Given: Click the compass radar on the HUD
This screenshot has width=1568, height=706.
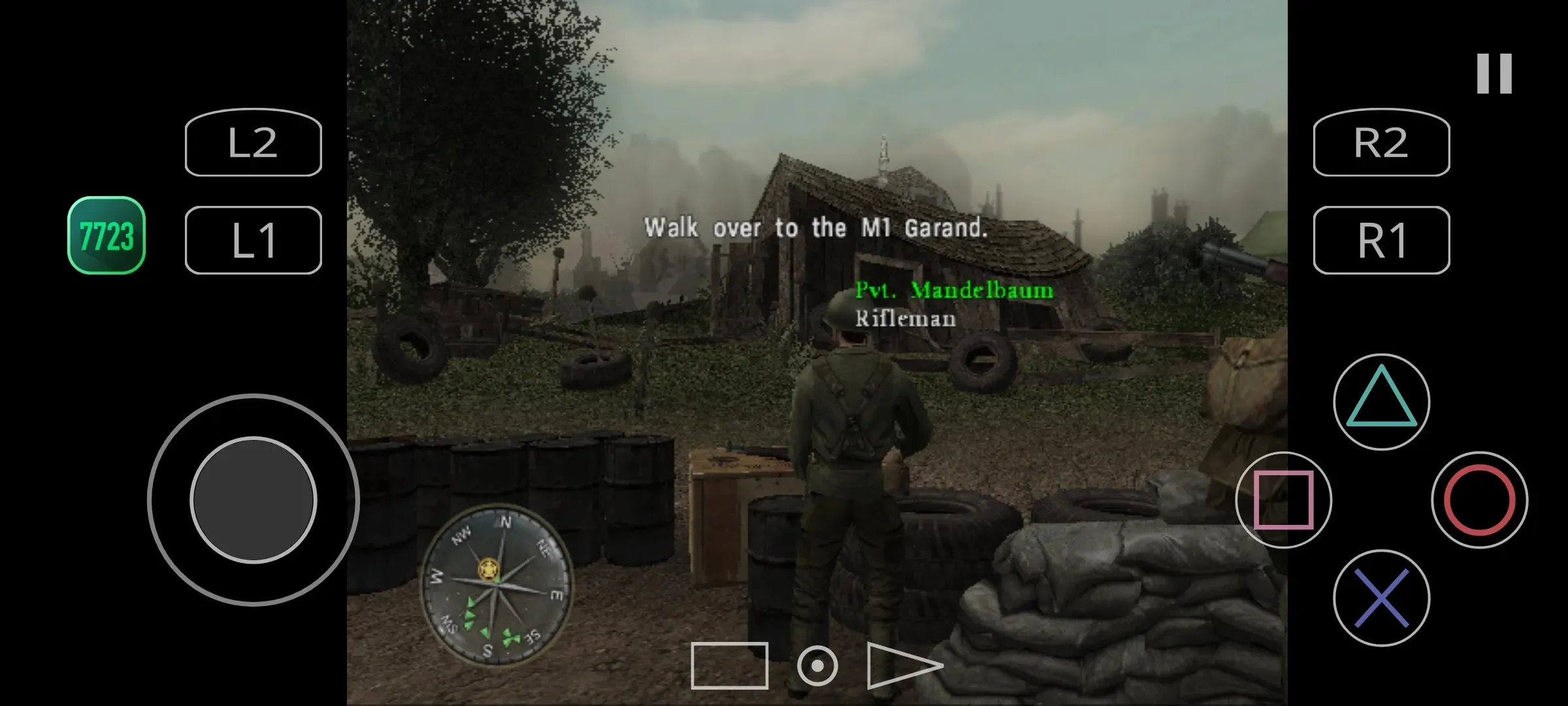Looking at the screenshot, I should 497,584.
